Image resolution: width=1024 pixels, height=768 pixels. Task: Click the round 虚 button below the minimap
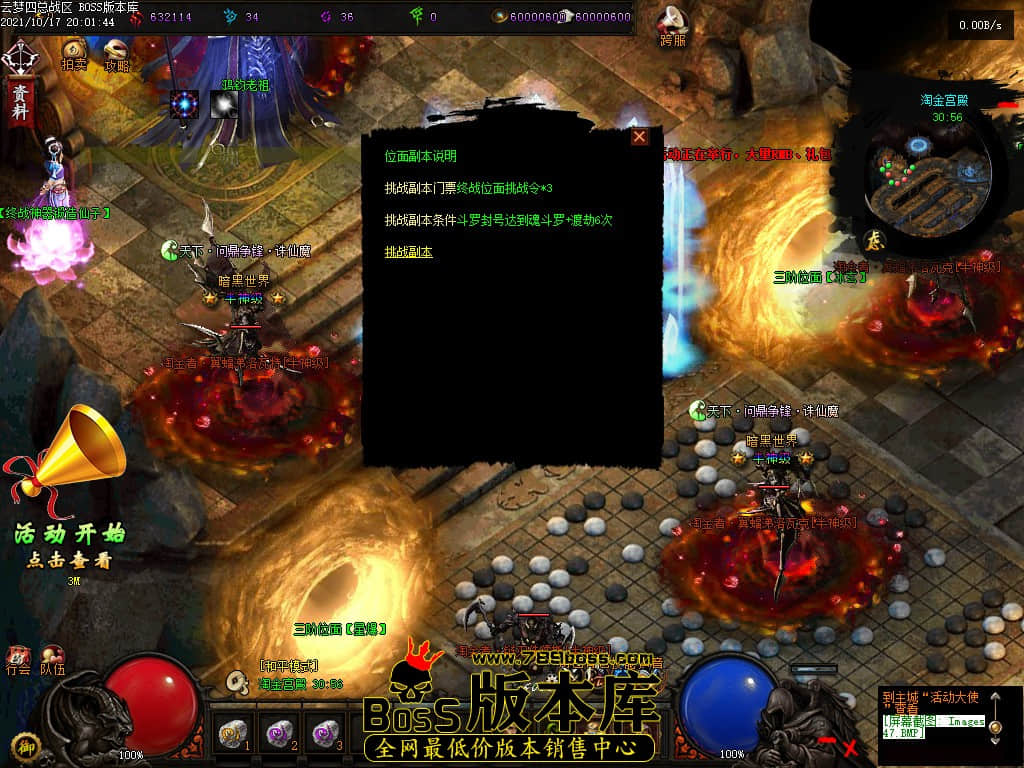tap(873, 241)
